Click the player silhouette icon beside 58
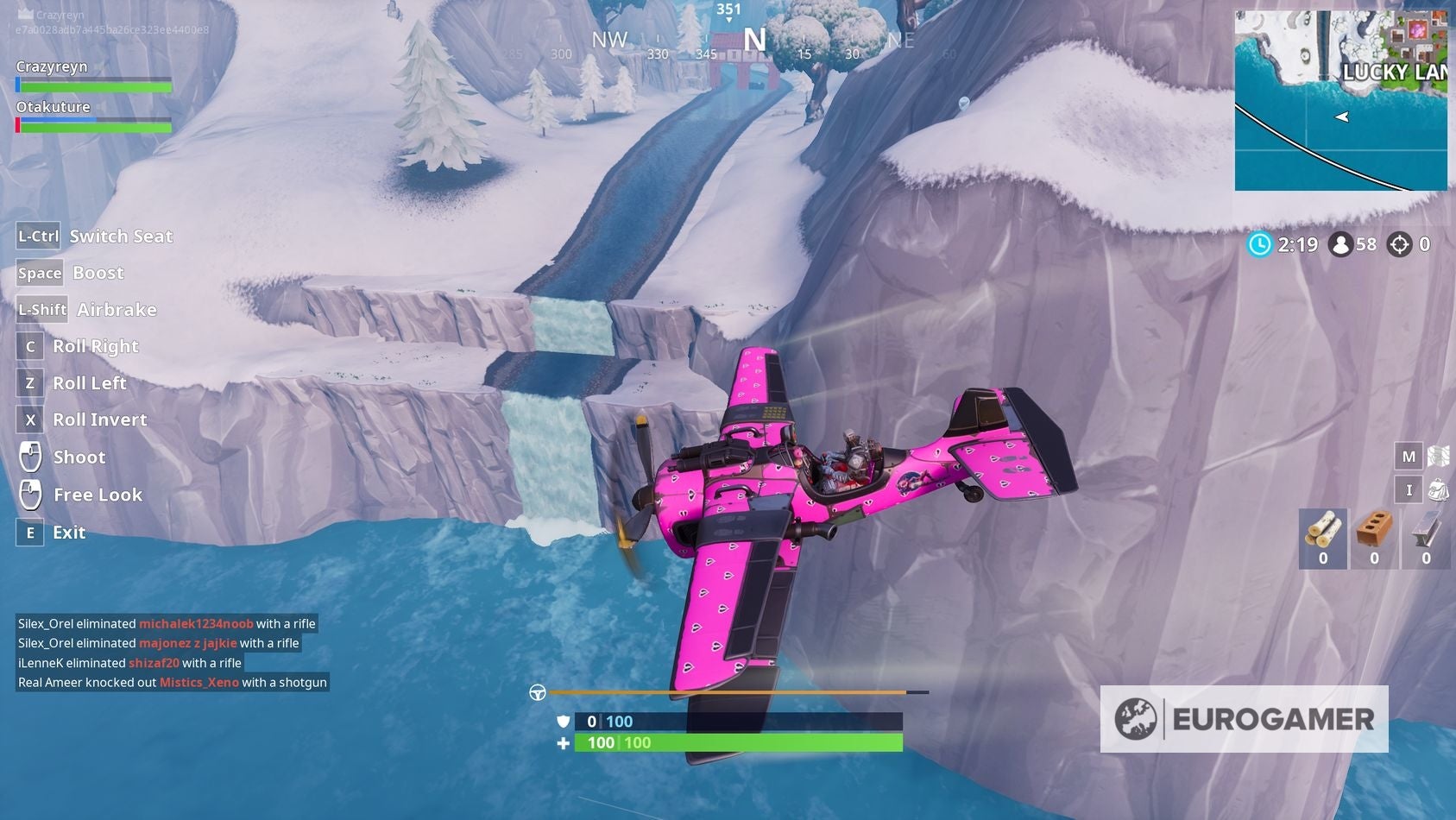The image size is (1456, 820). tap(1339, 244)
